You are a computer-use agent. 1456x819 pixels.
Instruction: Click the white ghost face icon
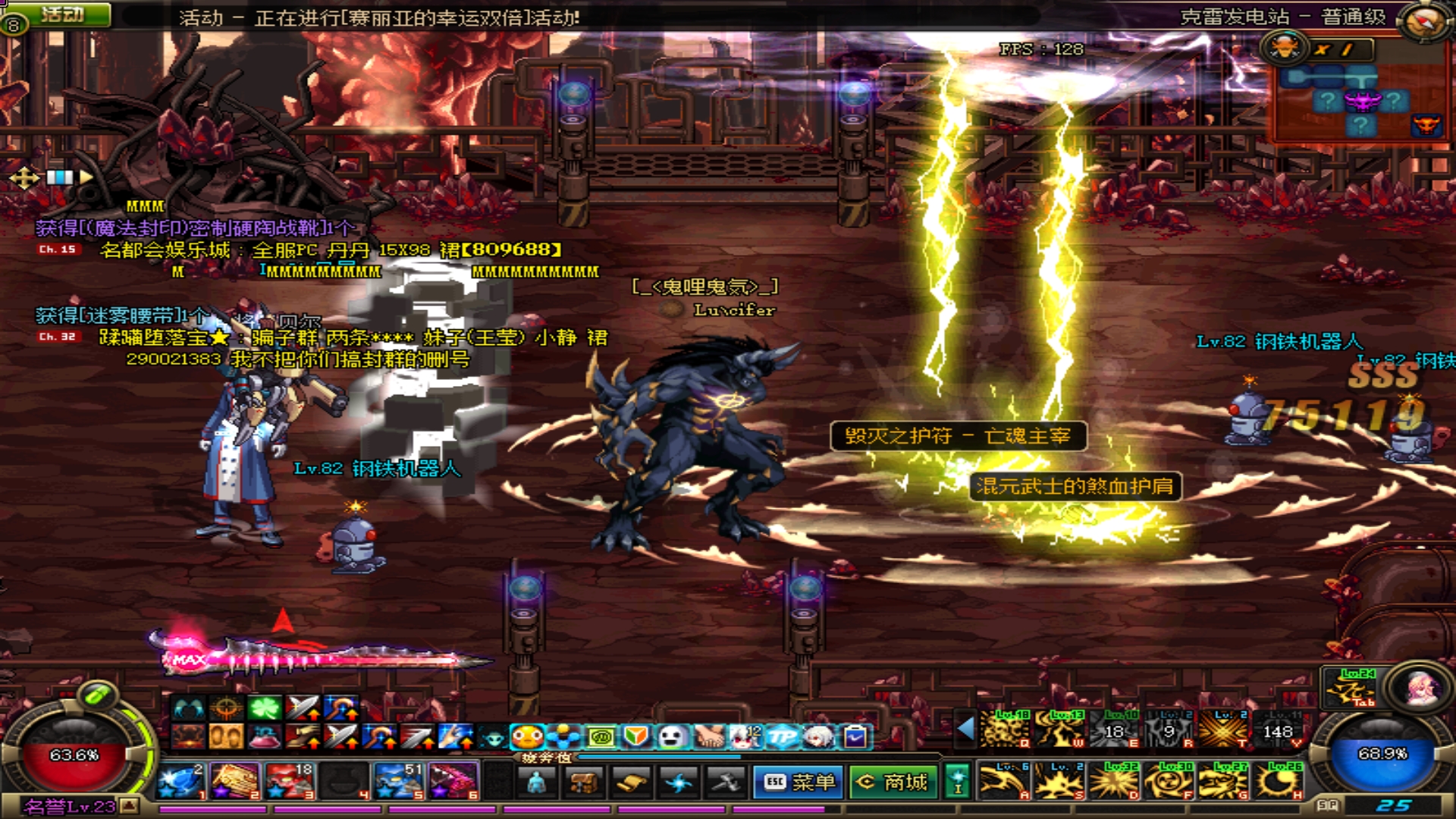pos(672,736)
